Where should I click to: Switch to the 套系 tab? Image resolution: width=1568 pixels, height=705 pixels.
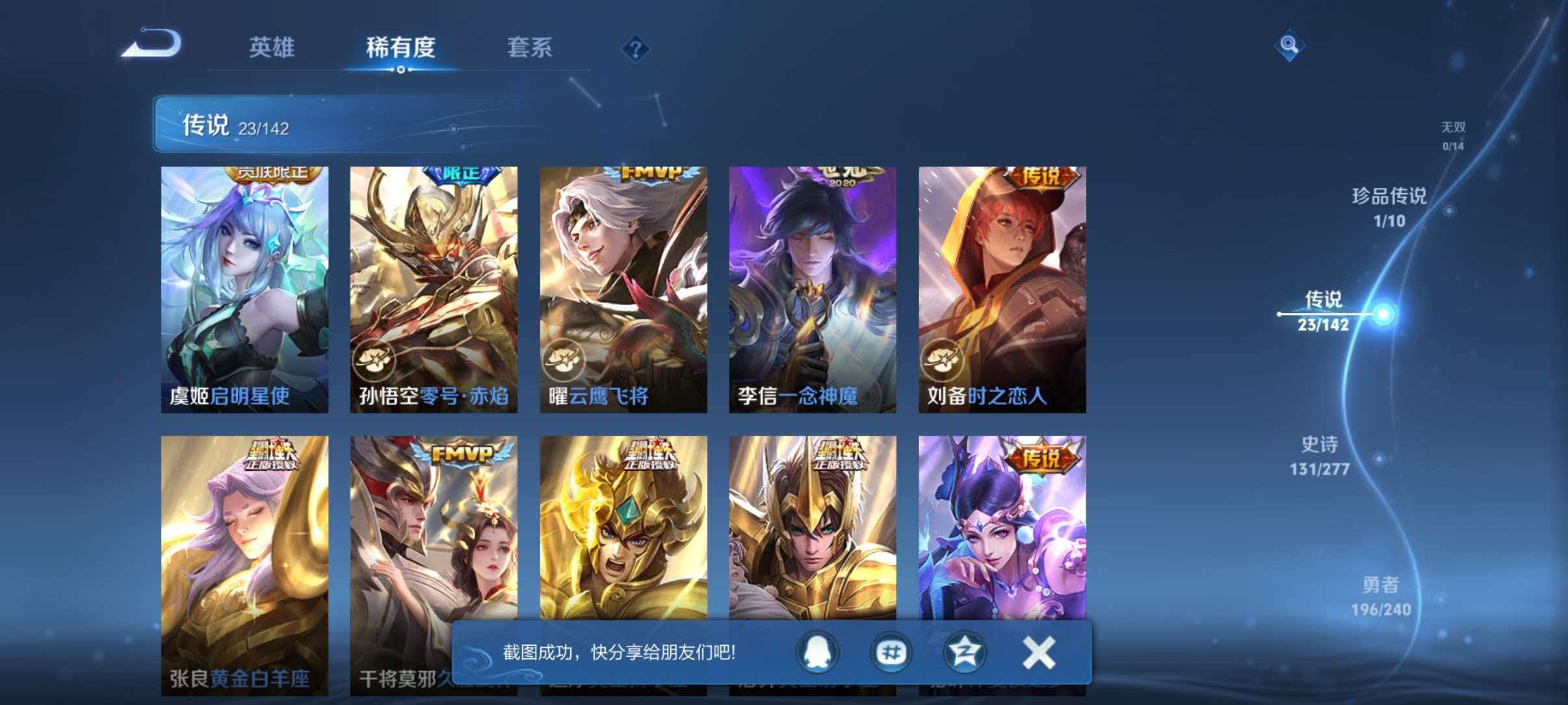tap(530, 47)
